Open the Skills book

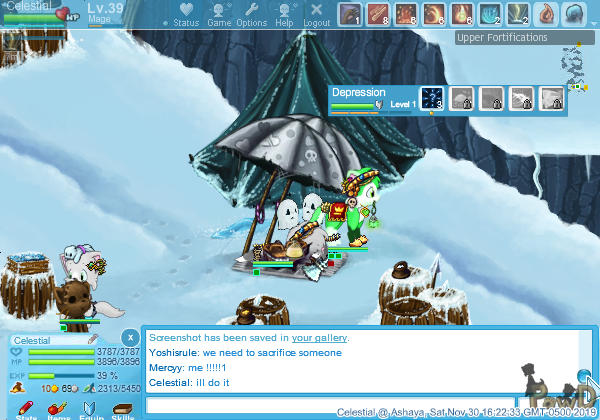coord(121,408)
